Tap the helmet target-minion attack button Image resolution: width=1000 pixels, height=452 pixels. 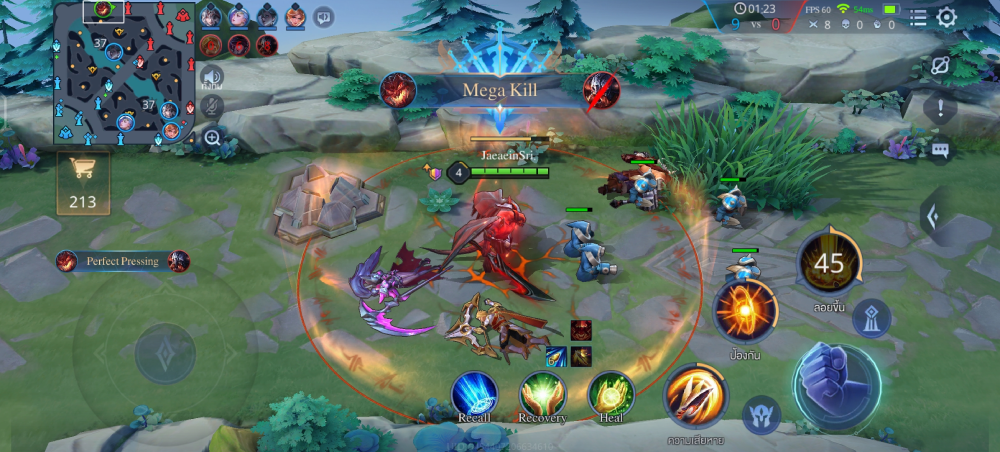pos(761,414)
